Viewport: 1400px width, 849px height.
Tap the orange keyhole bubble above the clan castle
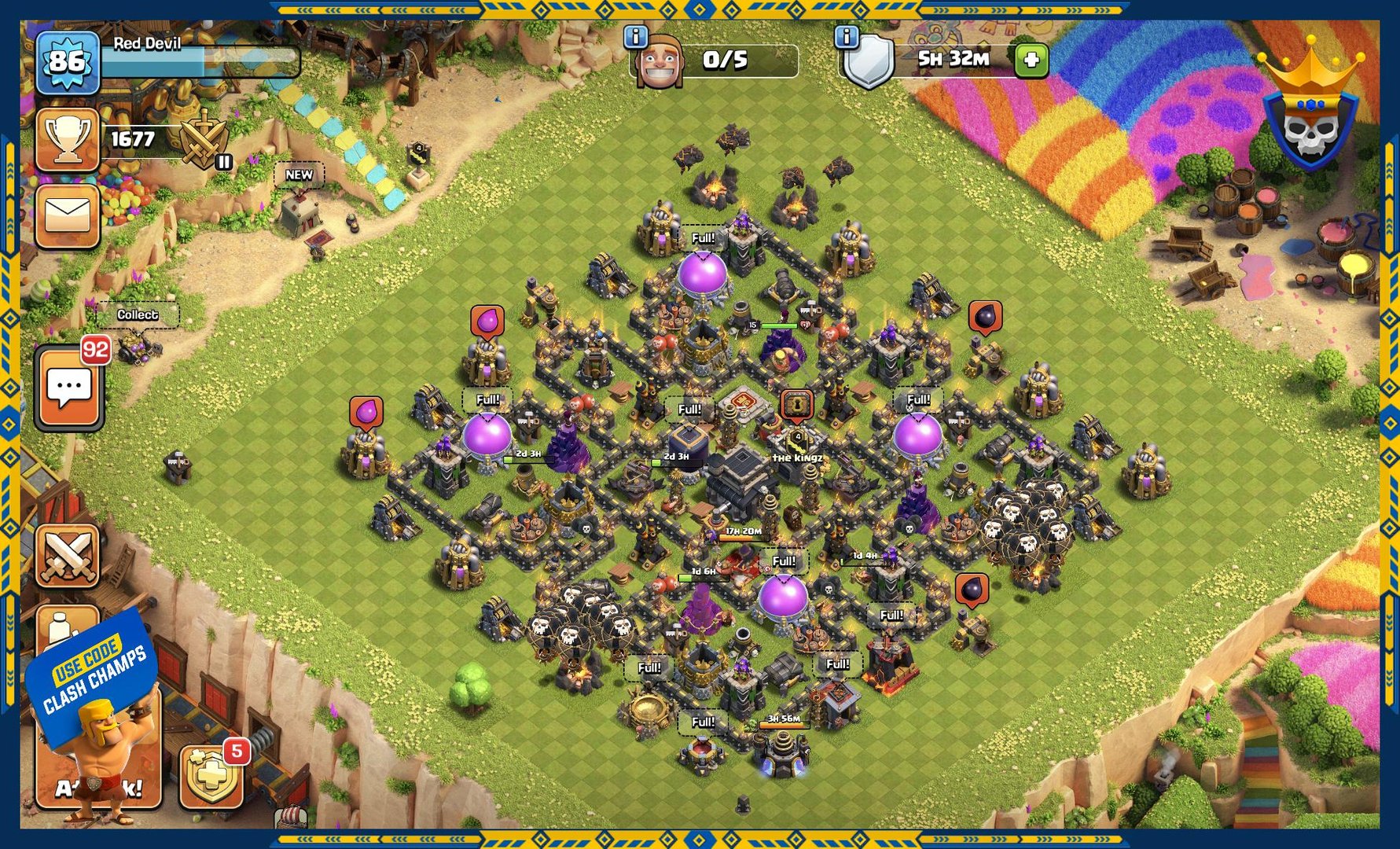tap(796, 405)
